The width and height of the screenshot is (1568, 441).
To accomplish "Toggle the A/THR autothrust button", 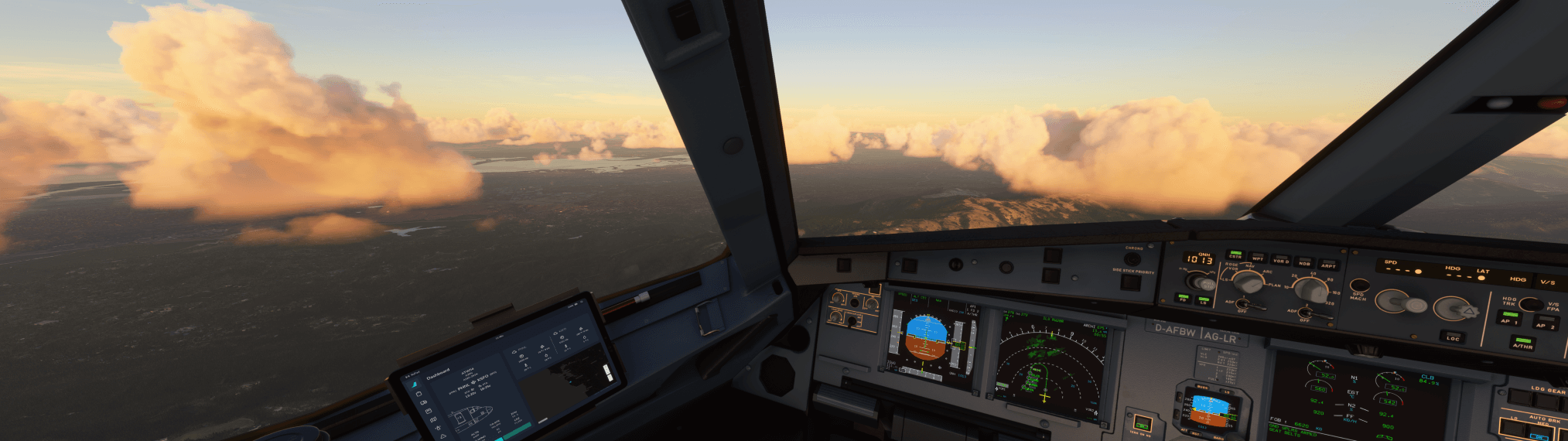I will tap(1522, 342).
